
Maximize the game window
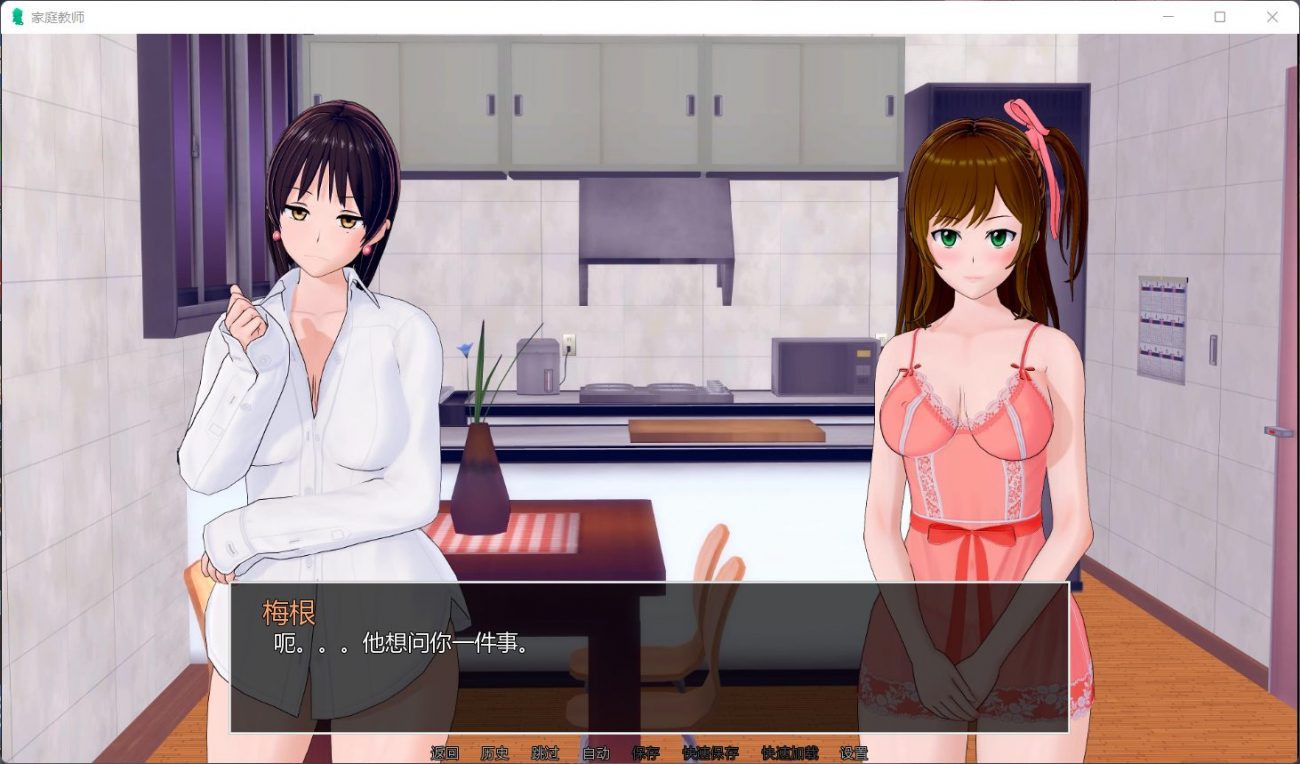[1220, 17]
